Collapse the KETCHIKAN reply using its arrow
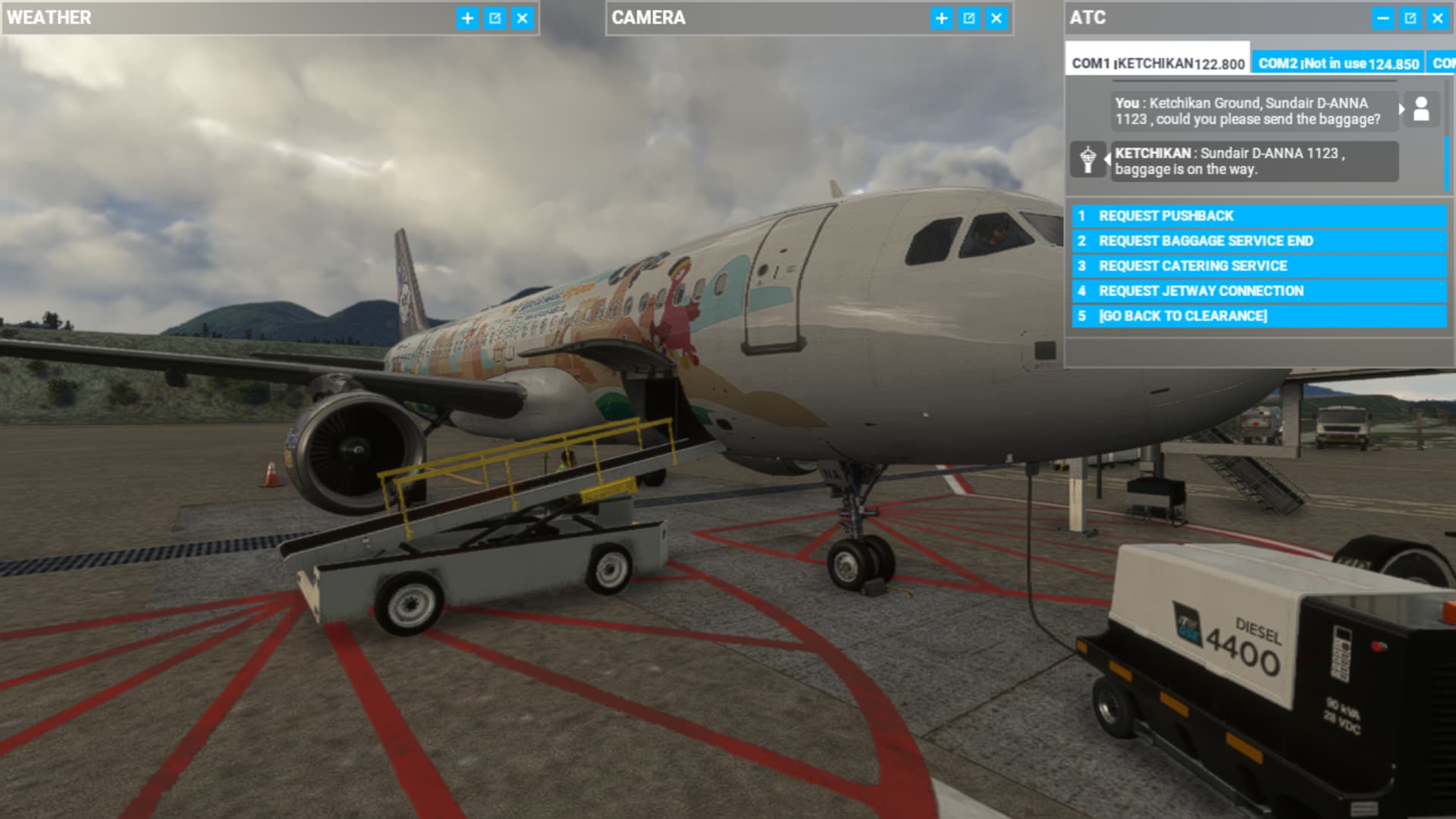Image resolution: width=1456 pixels, height=819 pixels. coord(1106,160)
